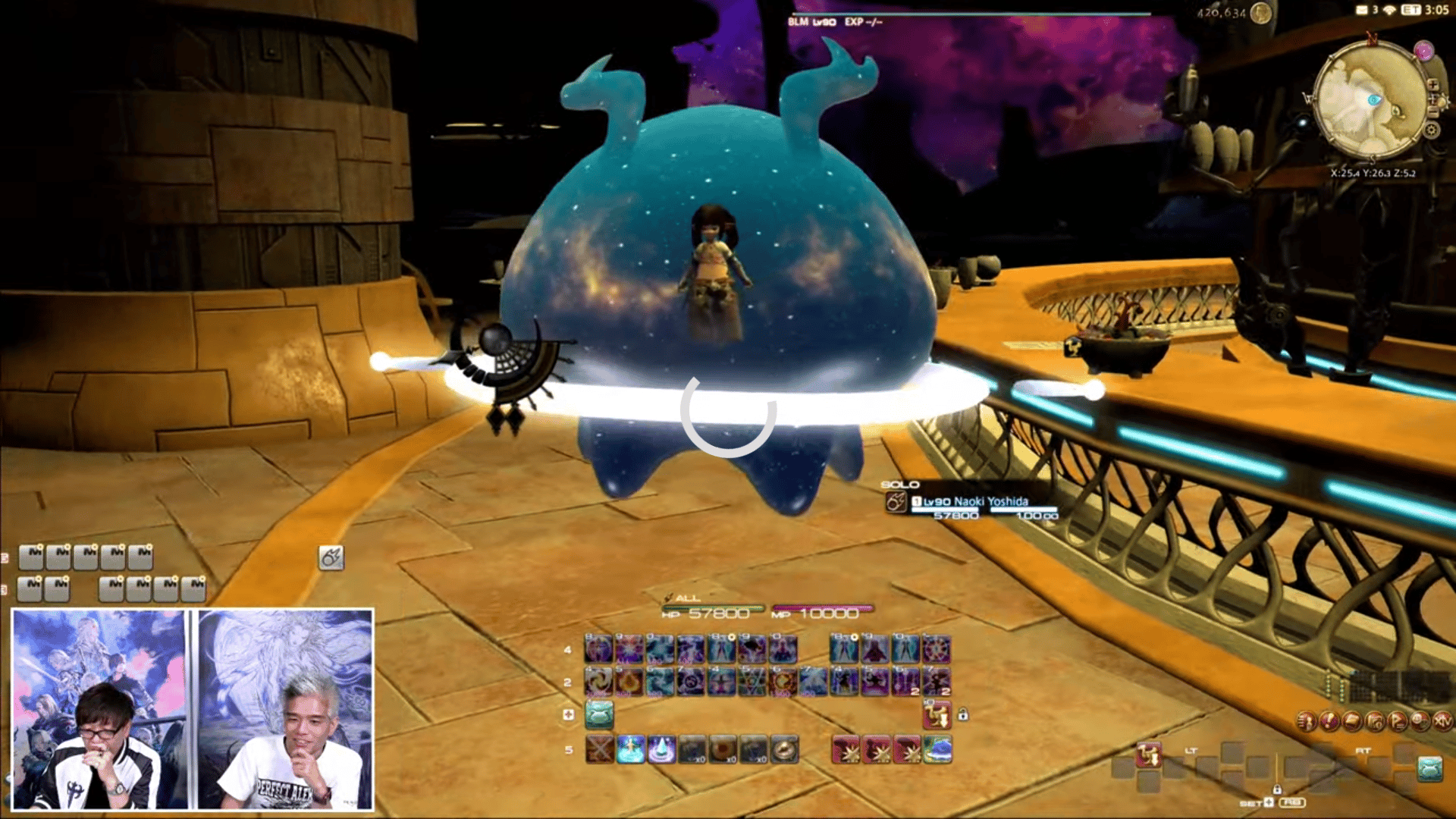The image size is (1456, 819).
Task: Zoom out the minimap with the minus button
Action: (1433, 111)
